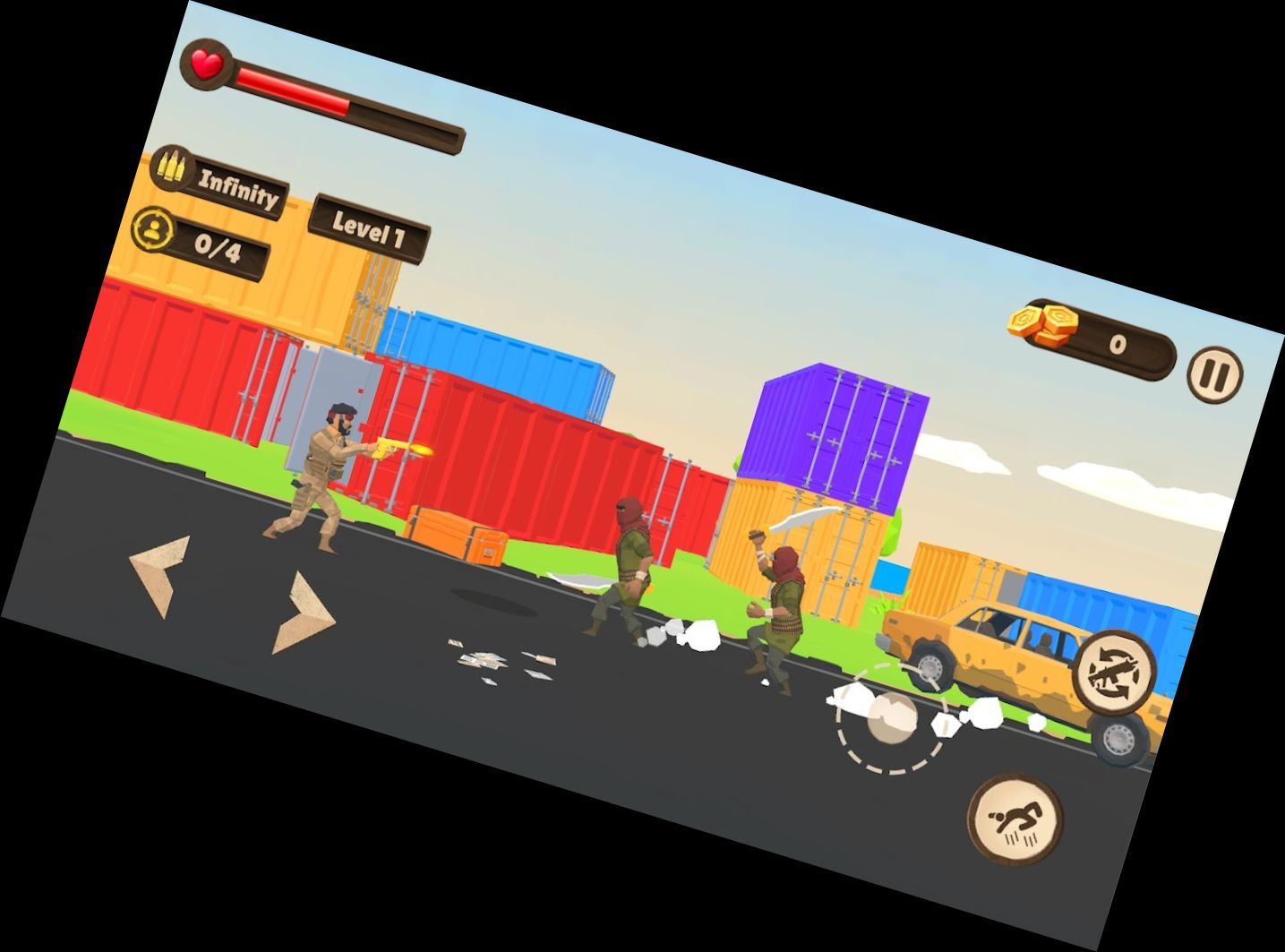1285x952 pixels.
Task: Fire using the dashed circle button
Action: click(891, 717)
